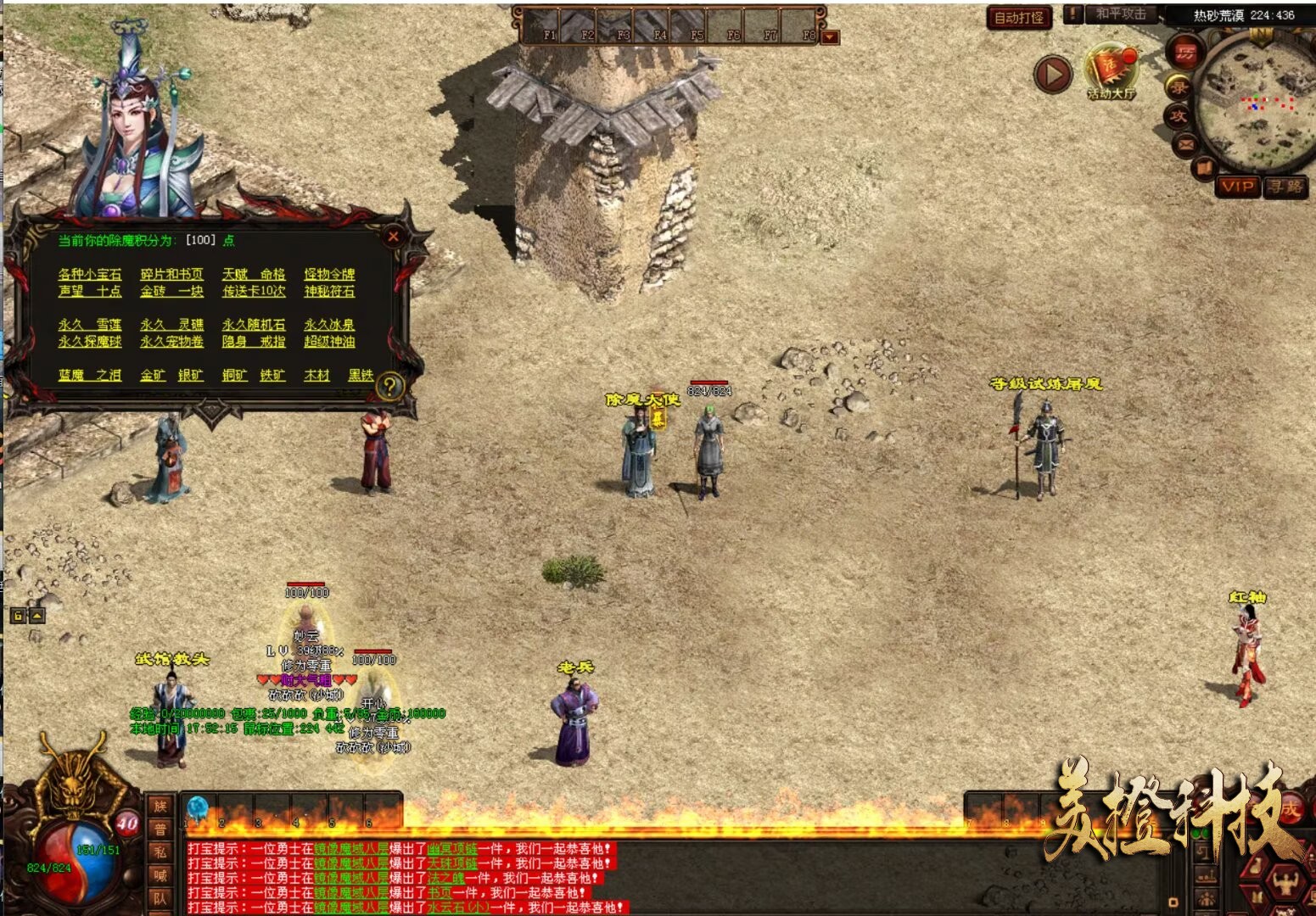The image size is (1316, 916).
Task: Choose the 隐身 戒指 exchange link
Action: pyautogui.click(x=254, y=341)
